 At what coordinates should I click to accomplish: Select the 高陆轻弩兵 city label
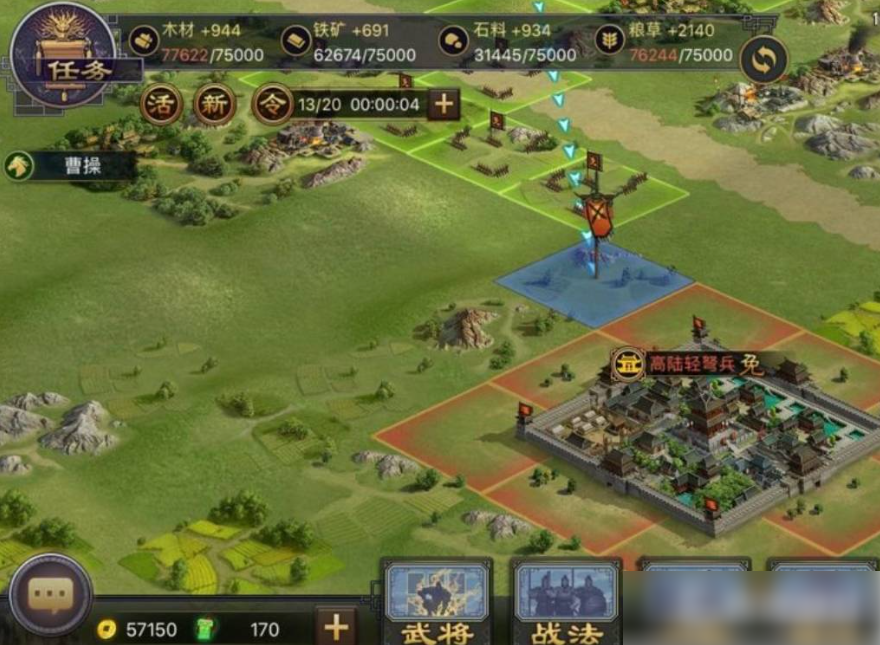click(x=690, y=363)
